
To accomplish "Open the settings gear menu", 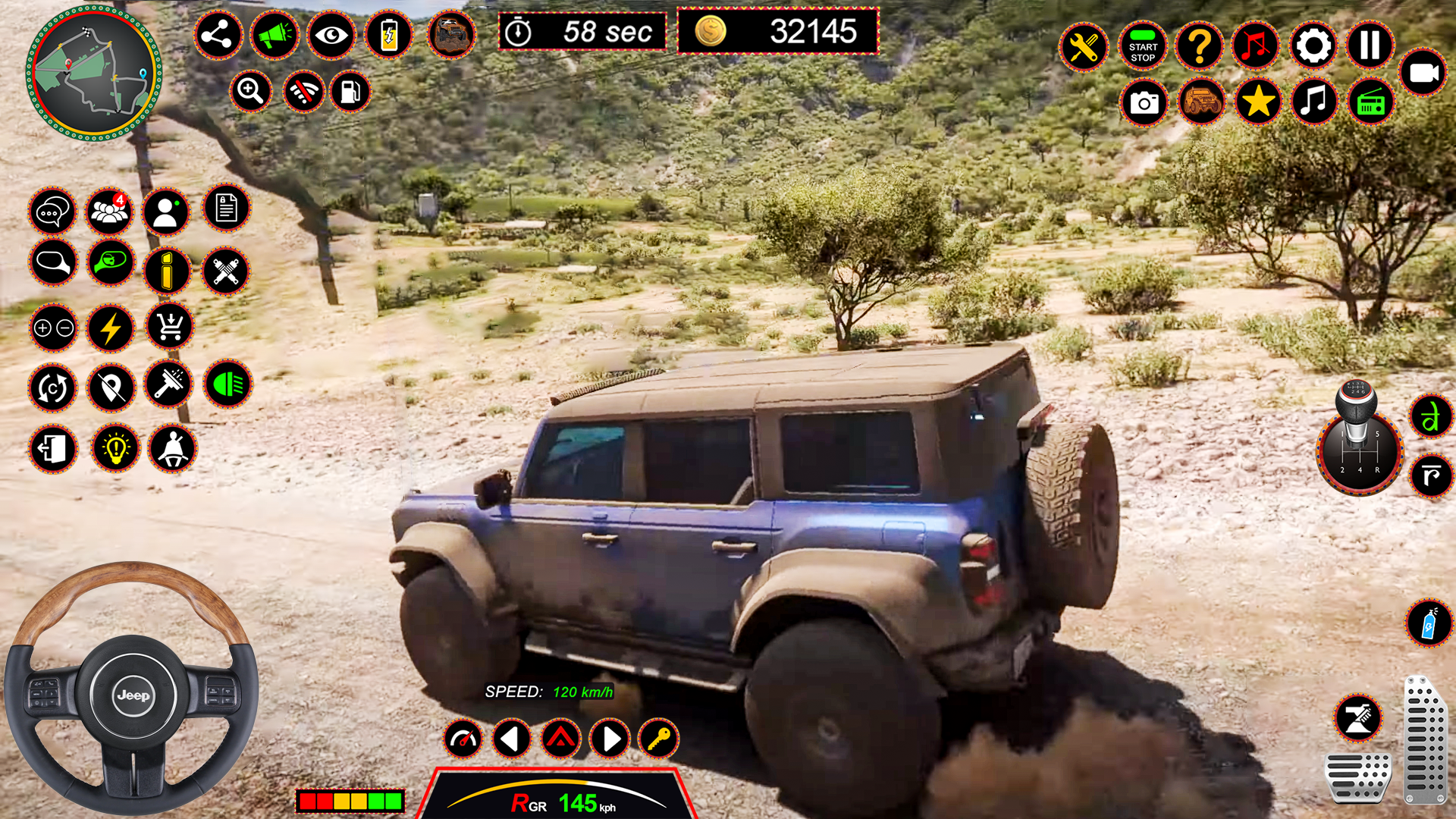I will click(x=1313, y=47).
